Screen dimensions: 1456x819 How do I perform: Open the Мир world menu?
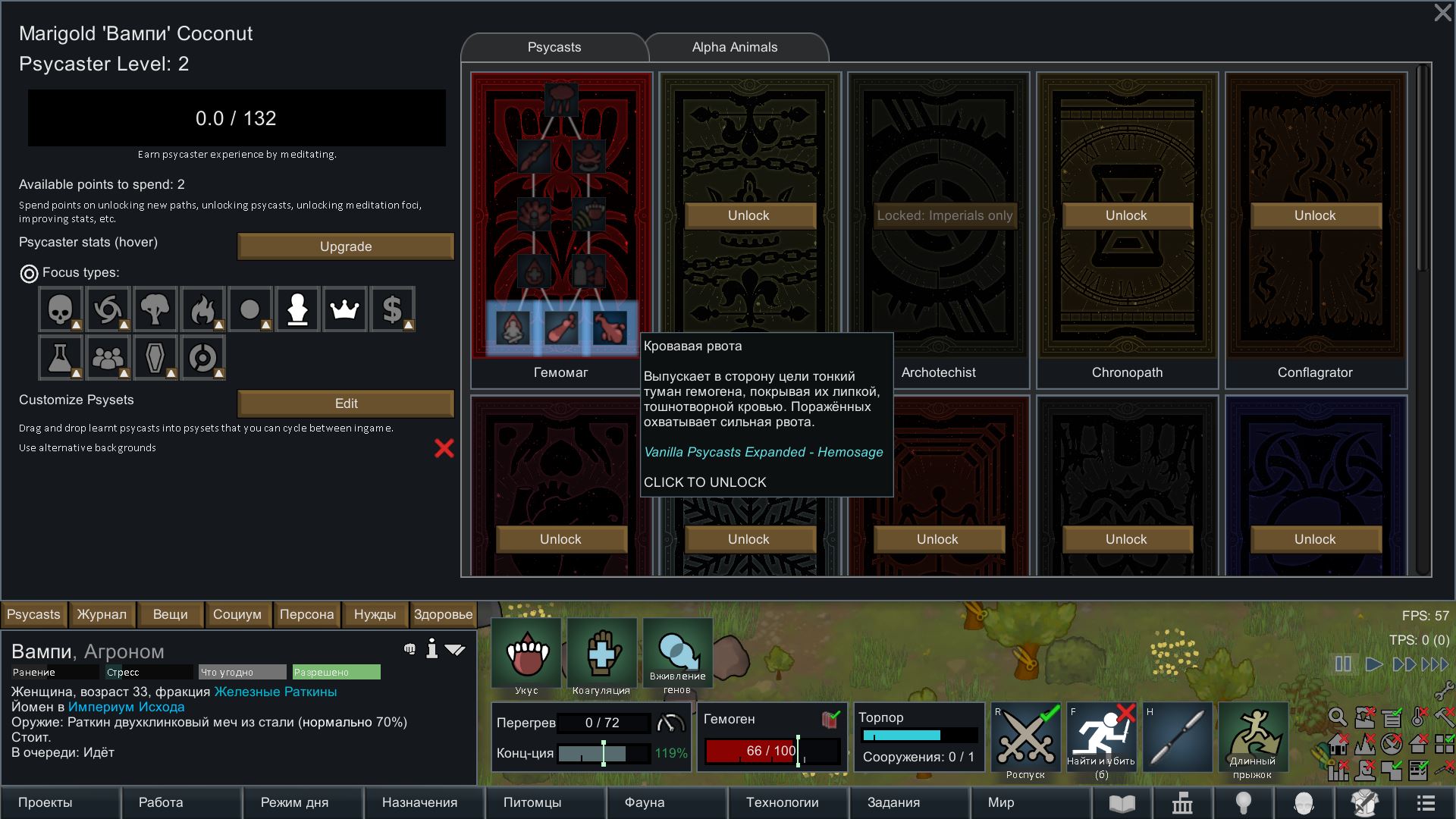(1001, 802)
